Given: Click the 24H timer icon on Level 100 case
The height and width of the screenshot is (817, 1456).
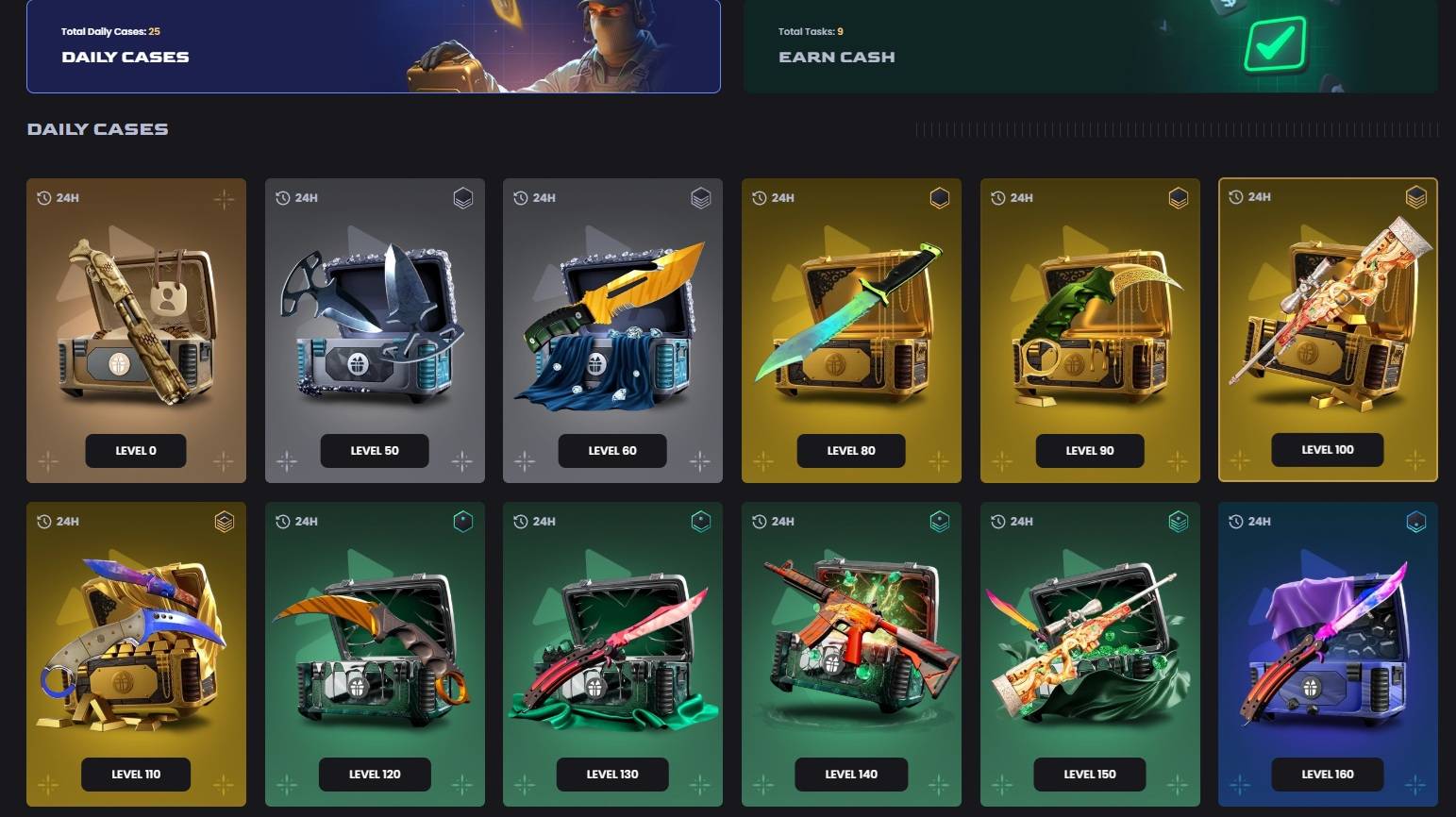Looking at the screenshot, I should pyautogui.click(x=1234, y=196).
